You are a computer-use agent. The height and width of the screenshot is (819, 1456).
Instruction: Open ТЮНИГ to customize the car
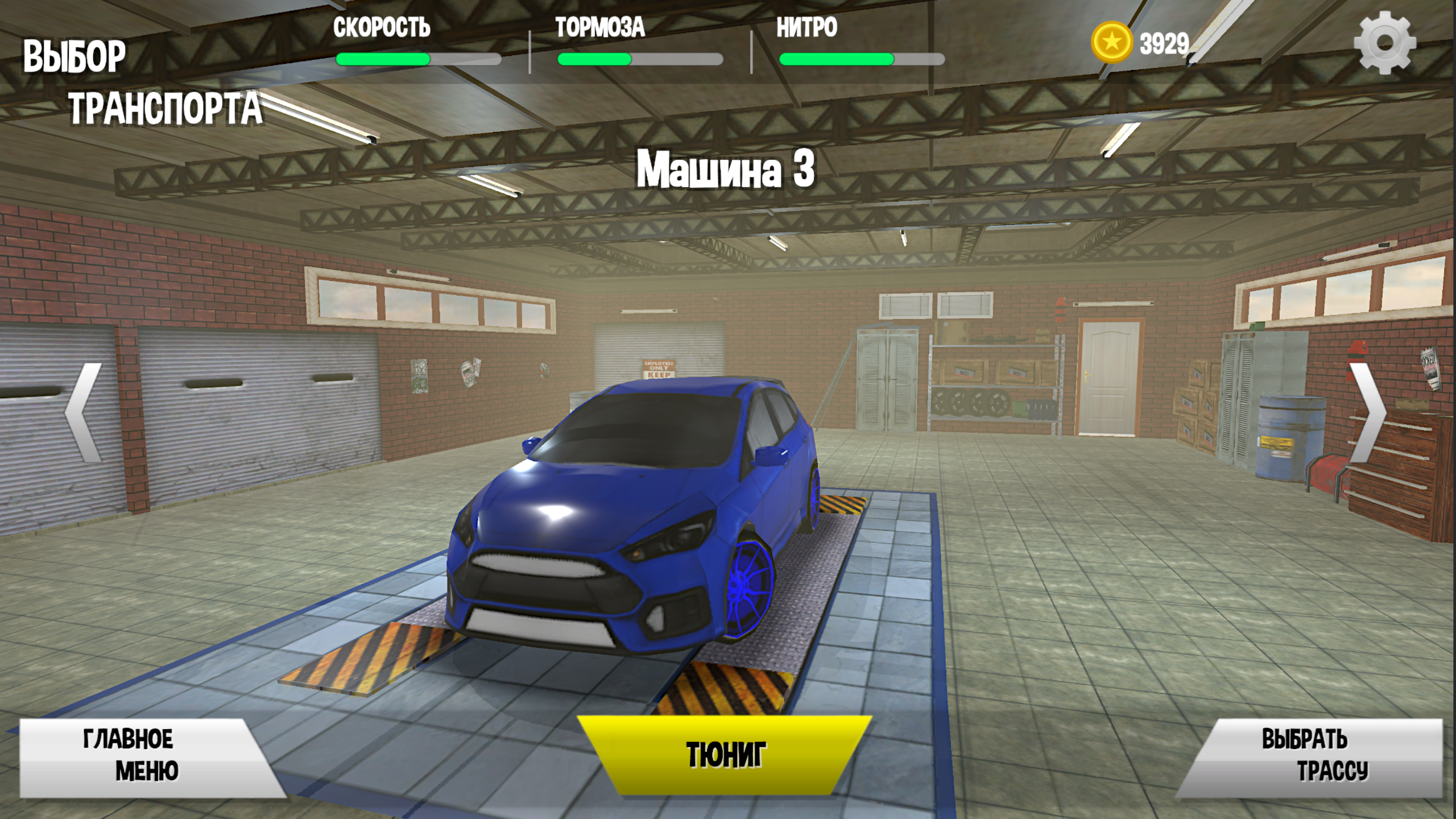[726, 754]
